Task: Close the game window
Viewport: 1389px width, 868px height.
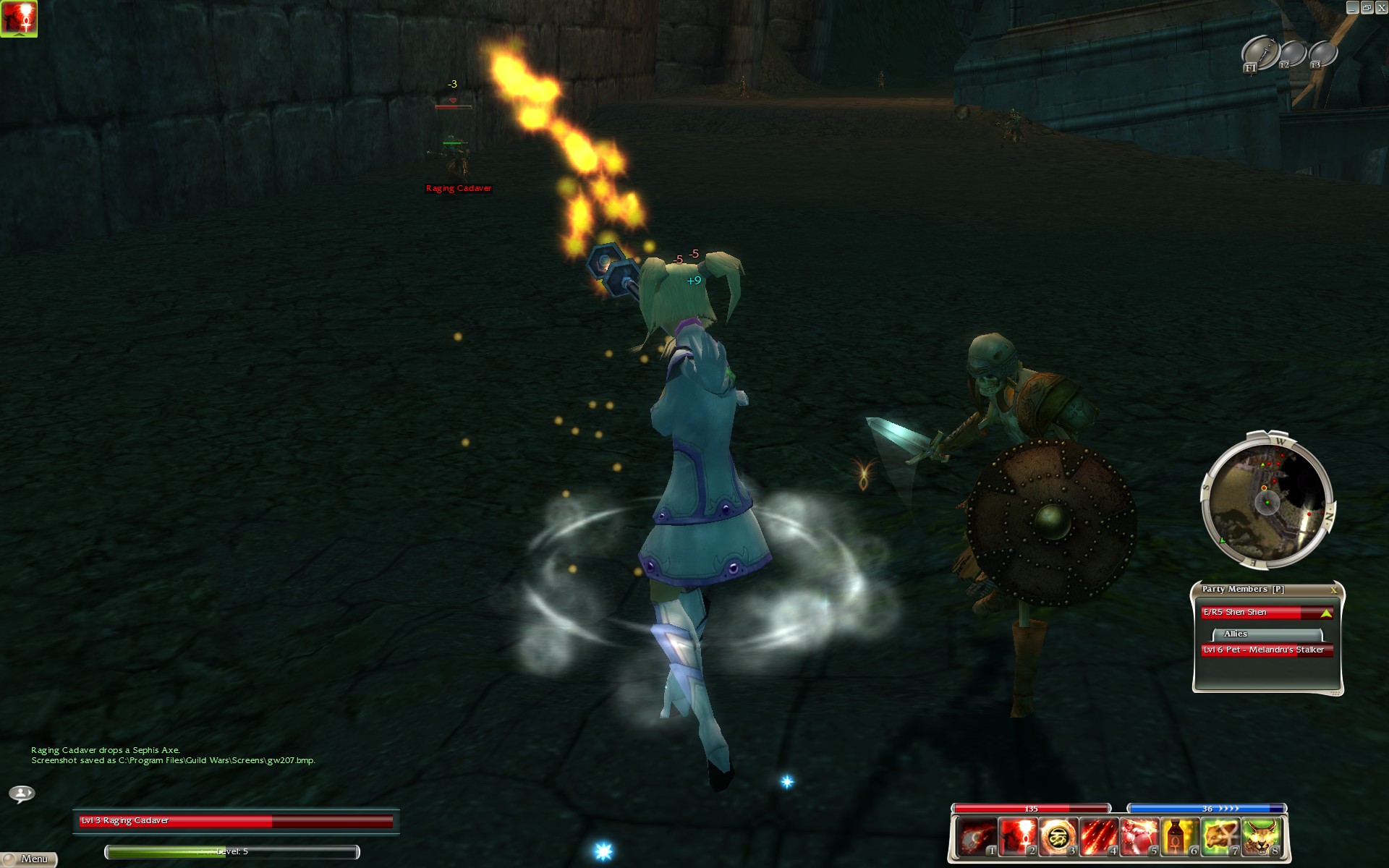Action: [1380, 7]
